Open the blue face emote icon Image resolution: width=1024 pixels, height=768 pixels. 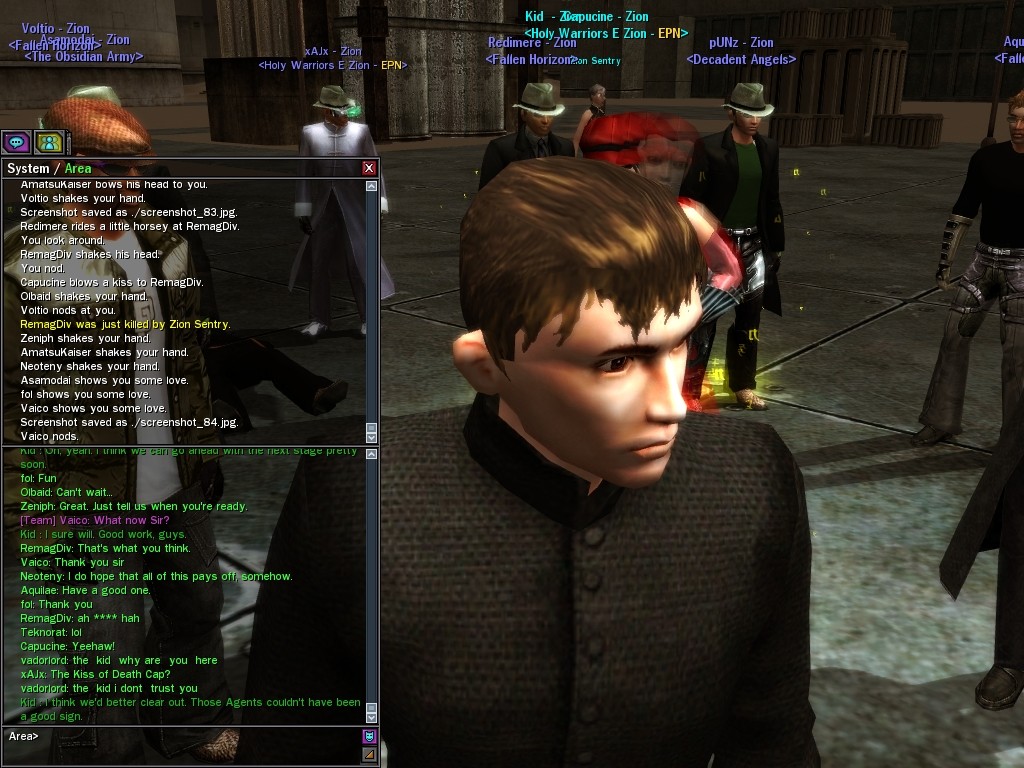coord(369,736)
